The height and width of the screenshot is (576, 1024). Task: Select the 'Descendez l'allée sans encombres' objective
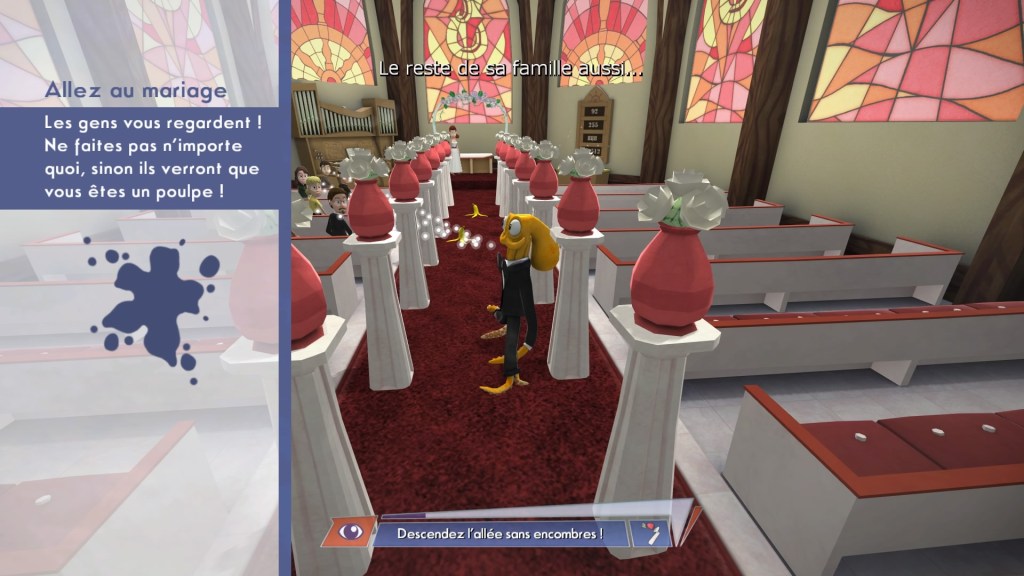tap(501, 534)
